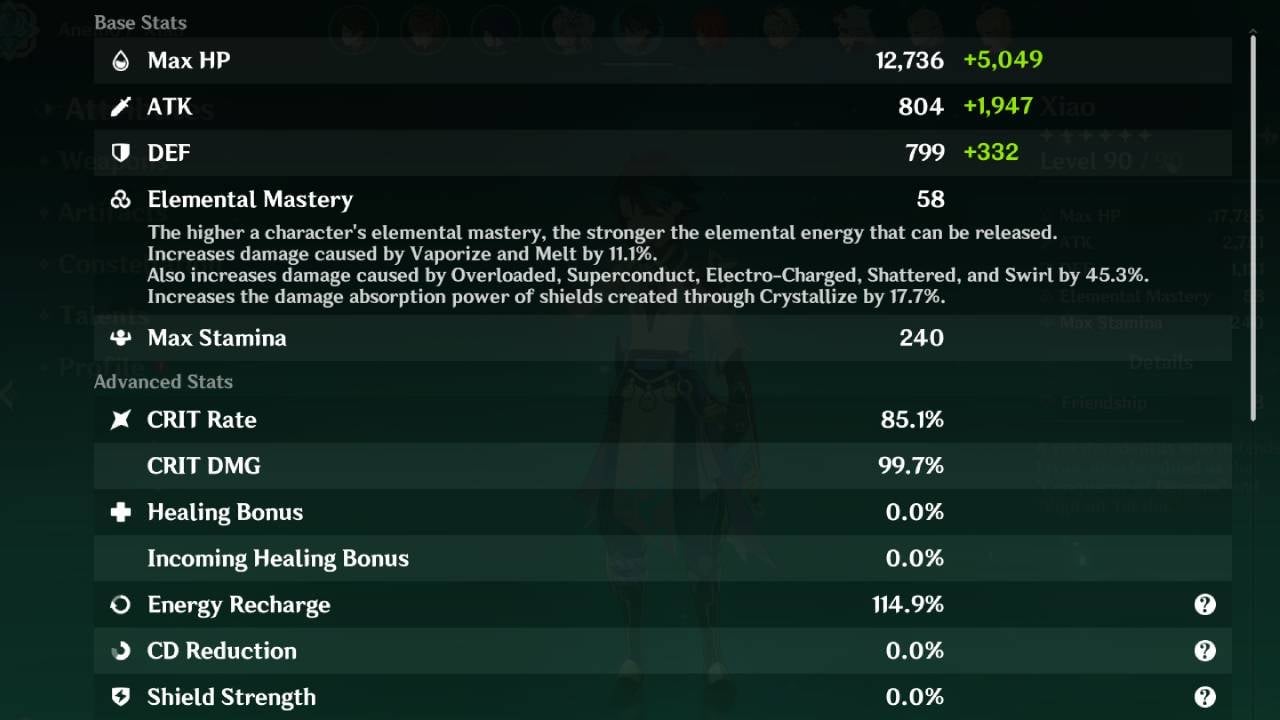Click the Shield Strength icon
The height and width of the screenshot is (720, 1280).
pos(119,697)
